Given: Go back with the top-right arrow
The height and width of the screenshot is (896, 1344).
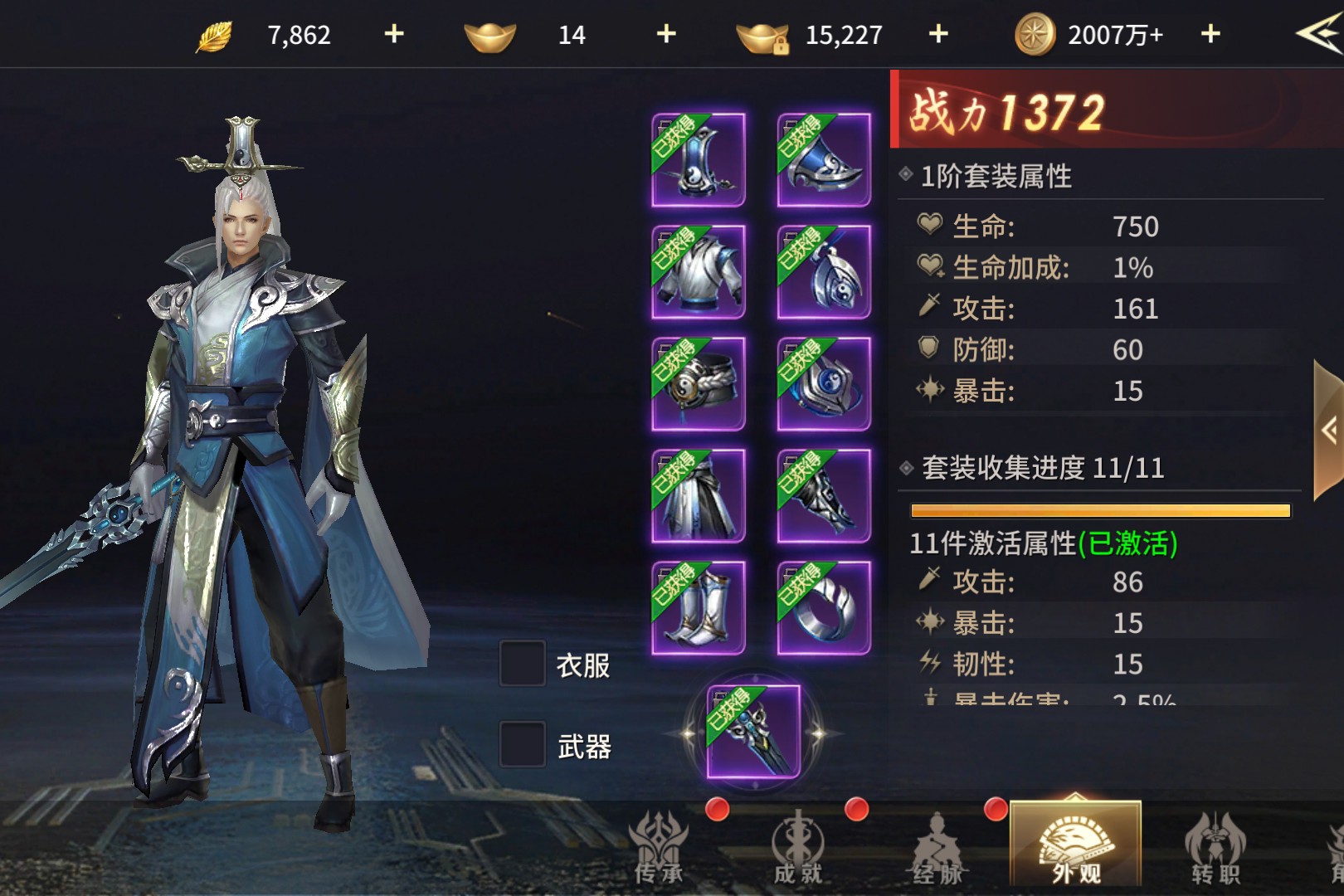Looking at the screenshot, I should (x=1317, y=34).
